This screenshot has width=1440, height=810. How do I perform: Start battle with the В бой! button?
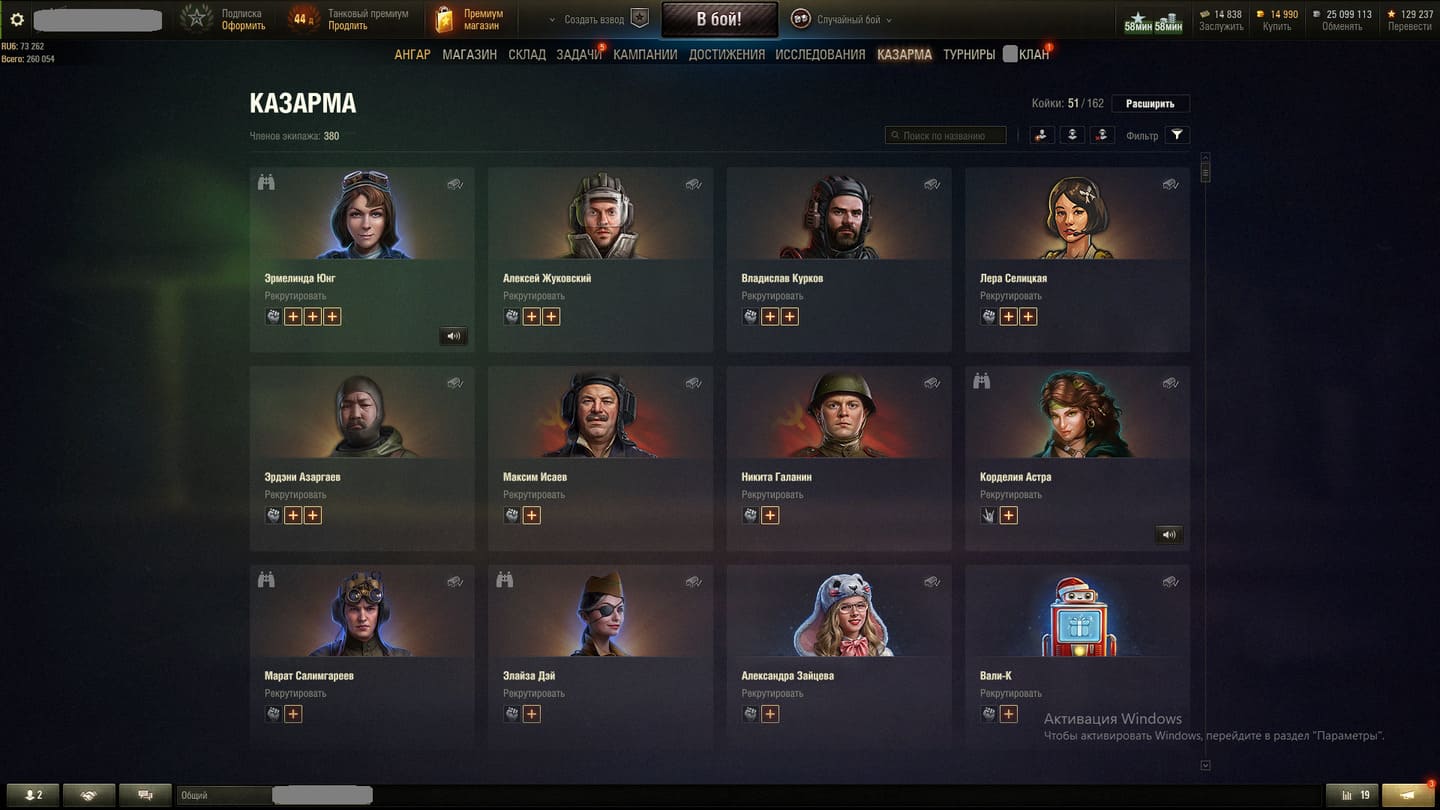719,19
